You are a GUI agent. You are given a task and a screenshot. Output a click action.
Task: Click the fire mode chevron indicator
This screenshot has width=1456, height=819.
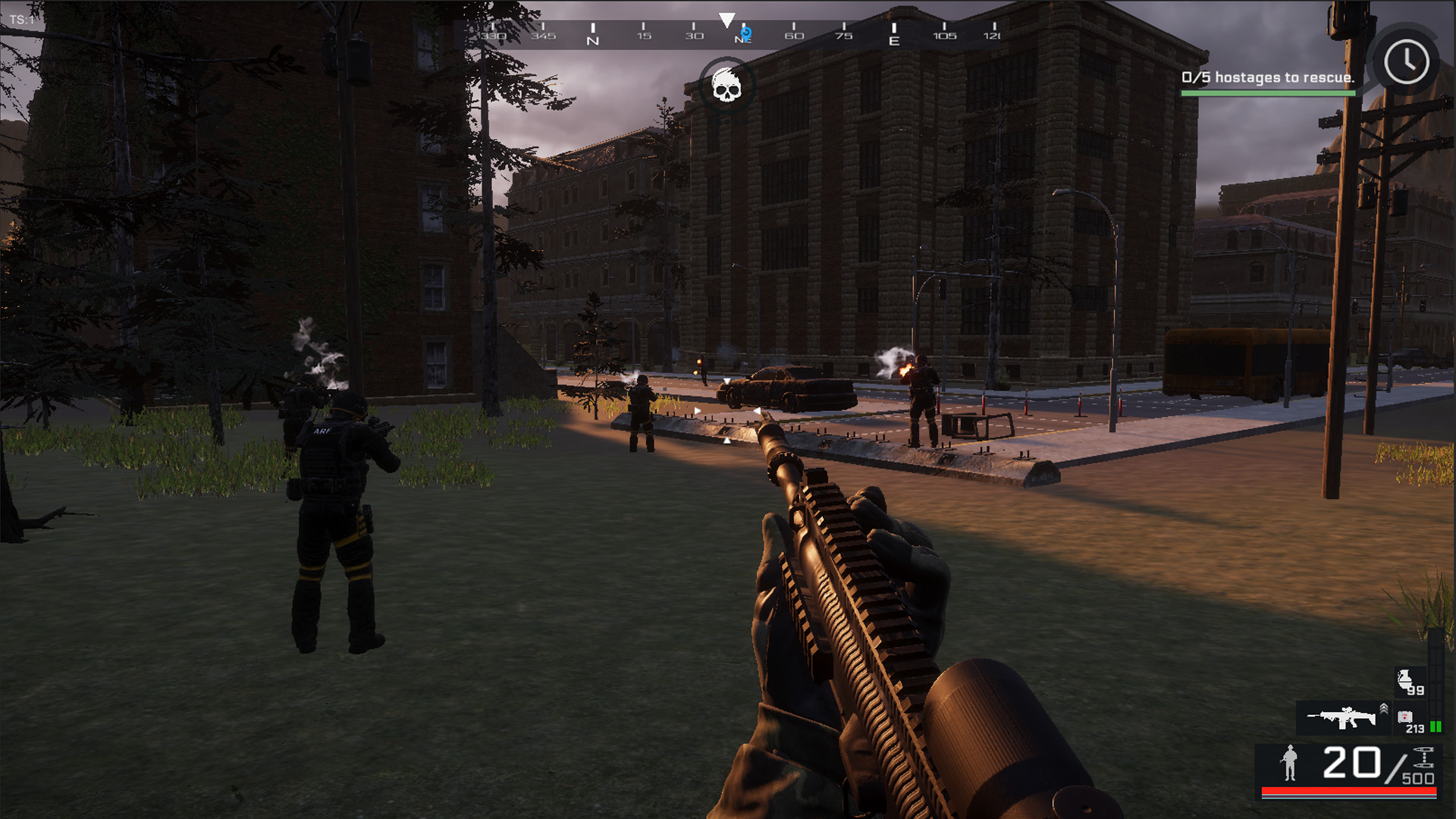coord(1383,709)
